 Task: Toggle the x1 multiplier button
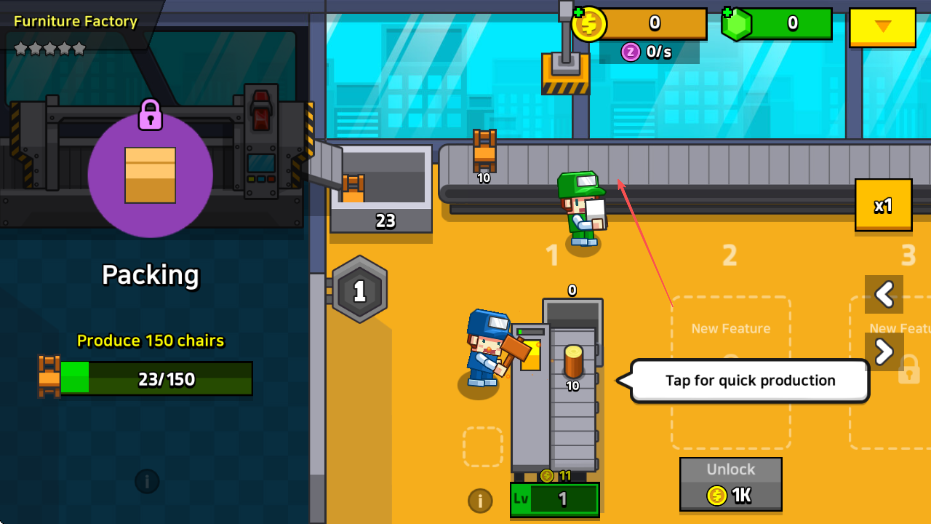tap(883, 205)
